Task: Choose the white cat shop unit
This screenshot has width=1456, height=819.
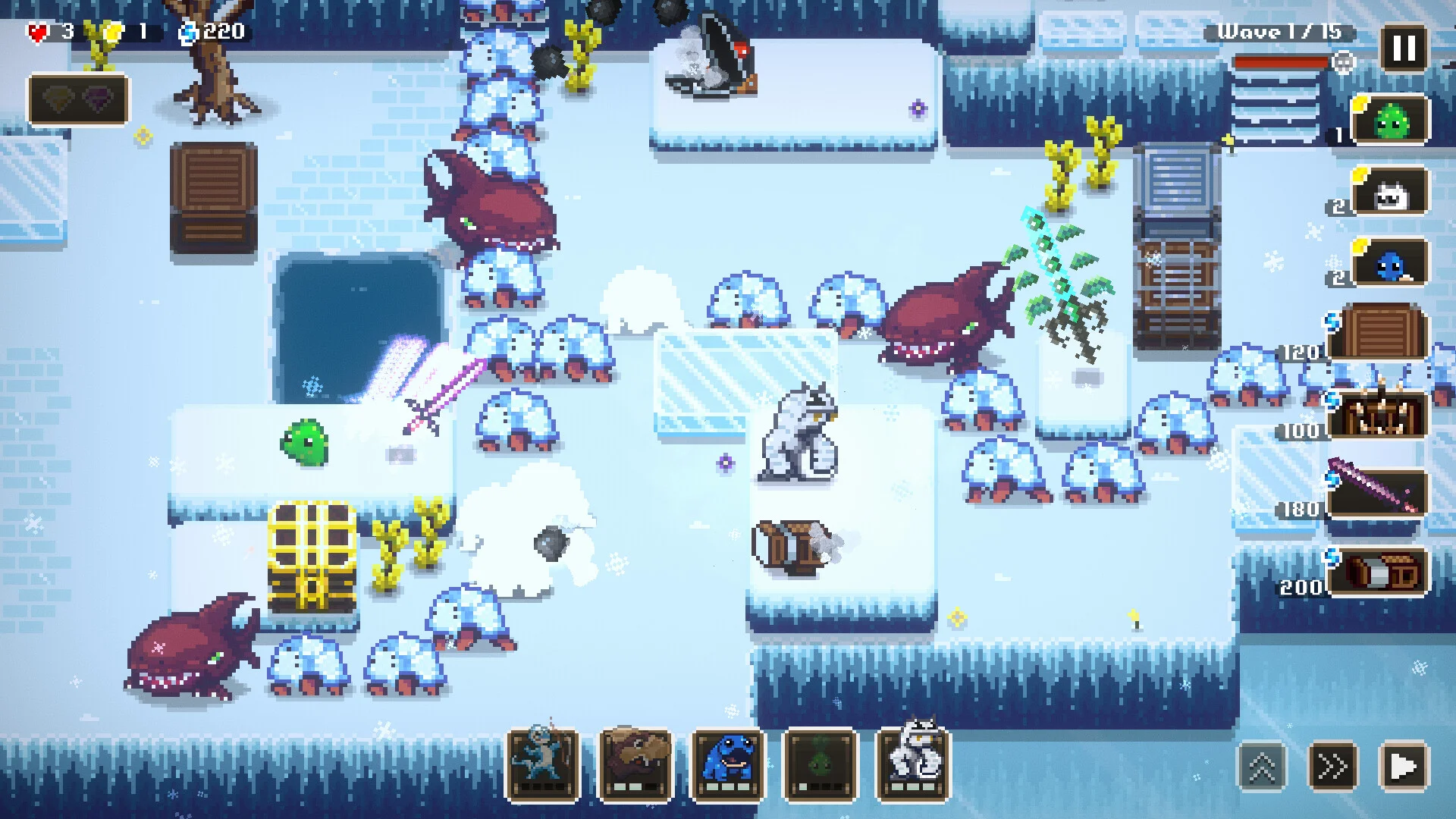Action: 1390,193
